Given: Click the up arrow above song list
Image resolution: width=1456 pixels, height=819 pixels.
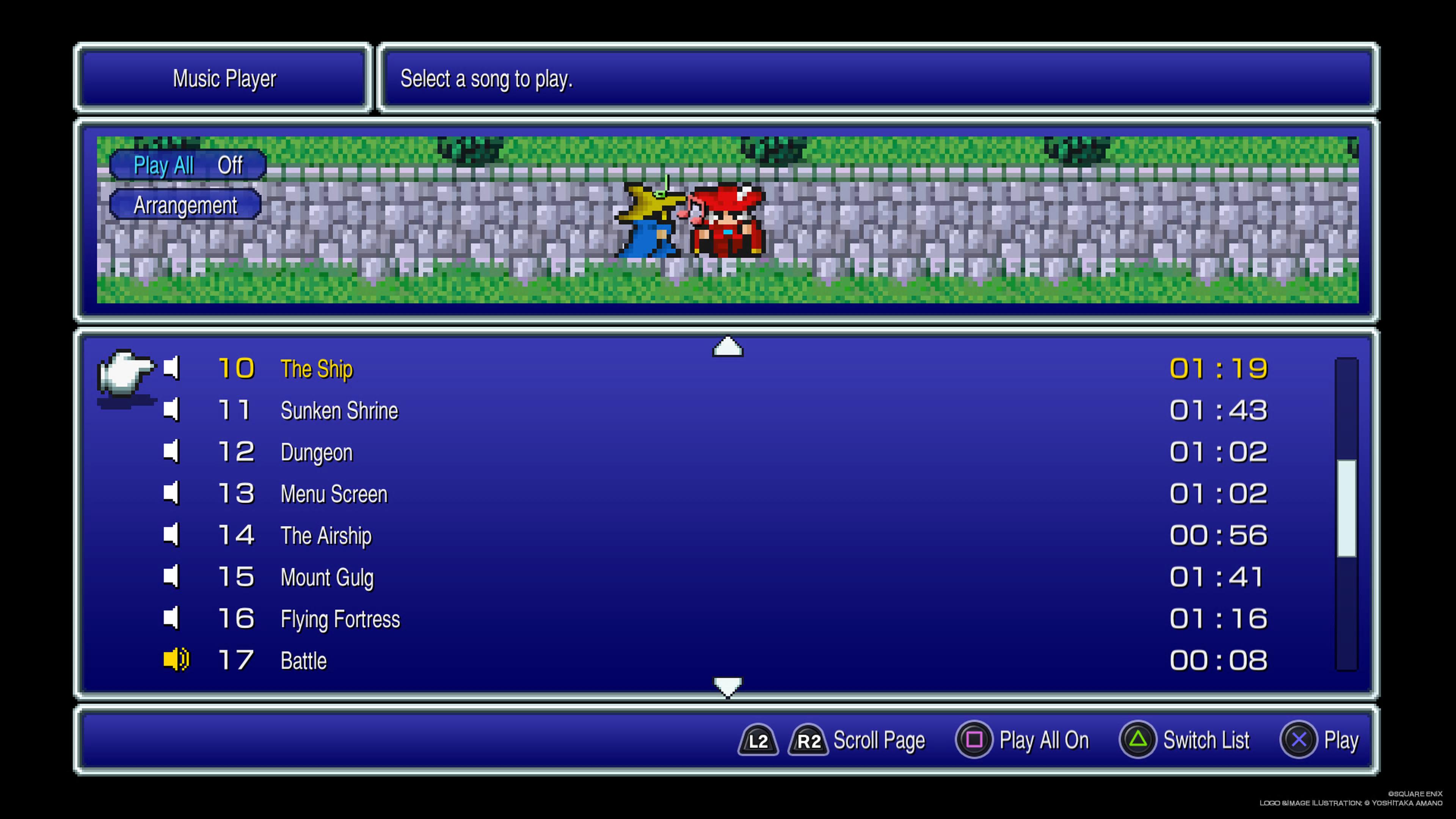Looking at the screenshot, I should [x=728, y=347].
